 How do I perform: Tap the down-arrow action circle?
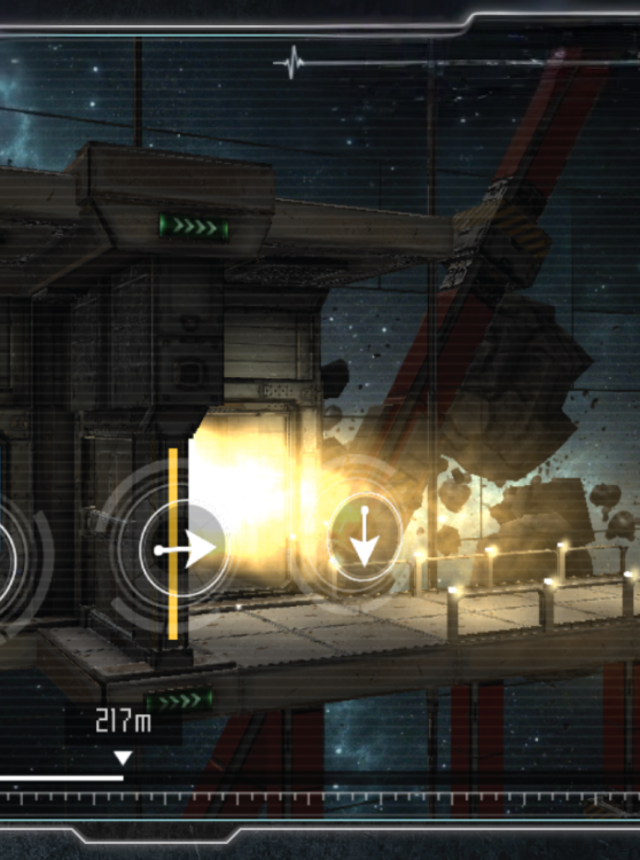click(x=365, y=539)
